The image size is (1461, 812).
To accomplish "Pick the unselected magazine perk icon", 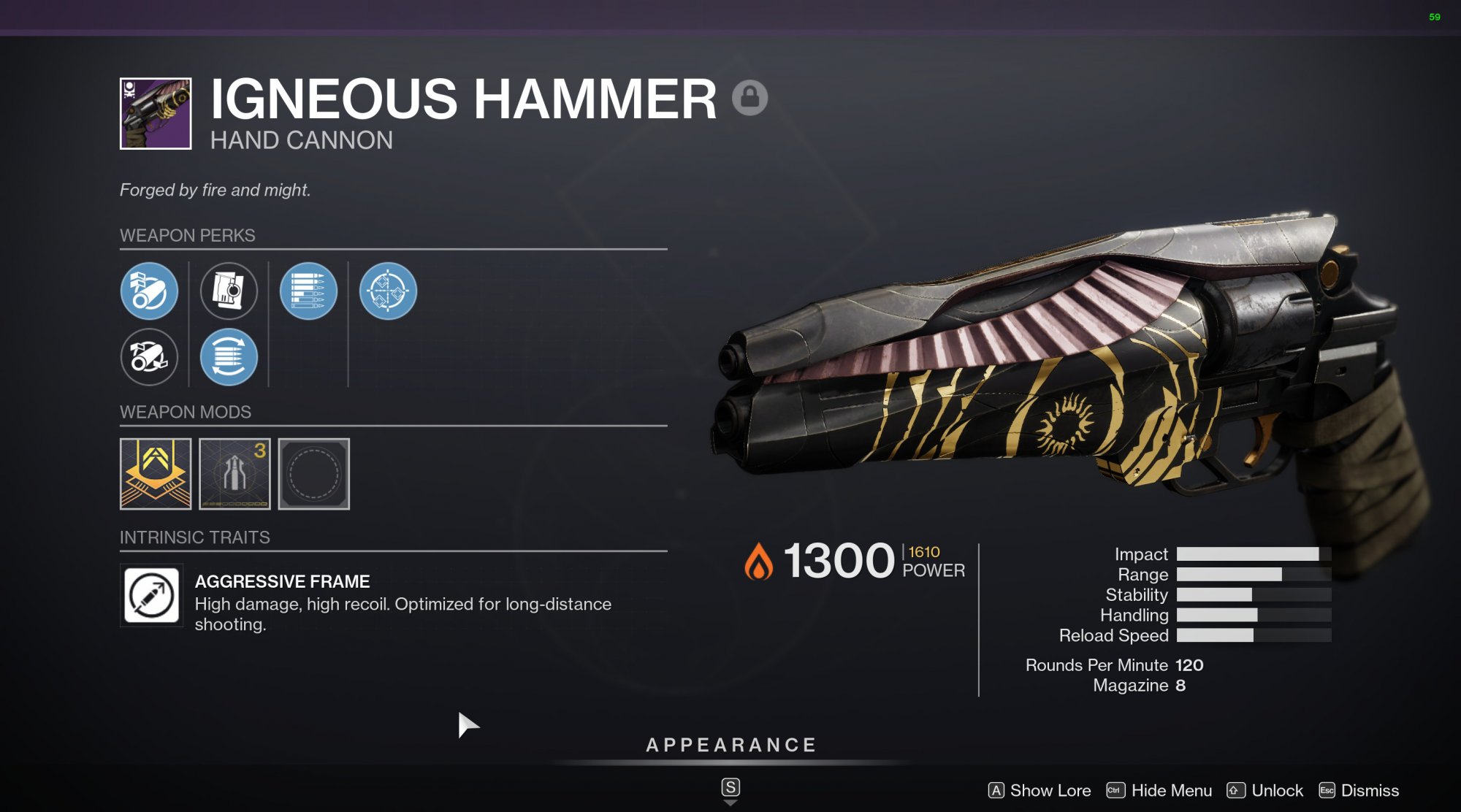I will [x=229, y=291].
